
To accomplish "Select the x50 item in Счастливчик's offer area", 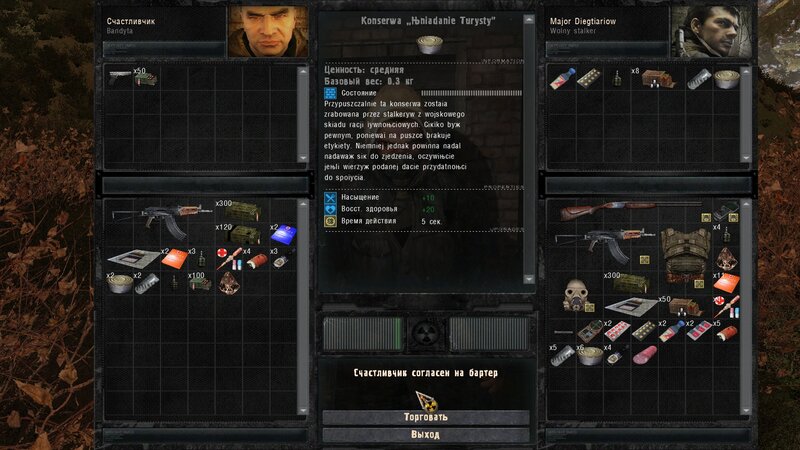I will 125,76.
